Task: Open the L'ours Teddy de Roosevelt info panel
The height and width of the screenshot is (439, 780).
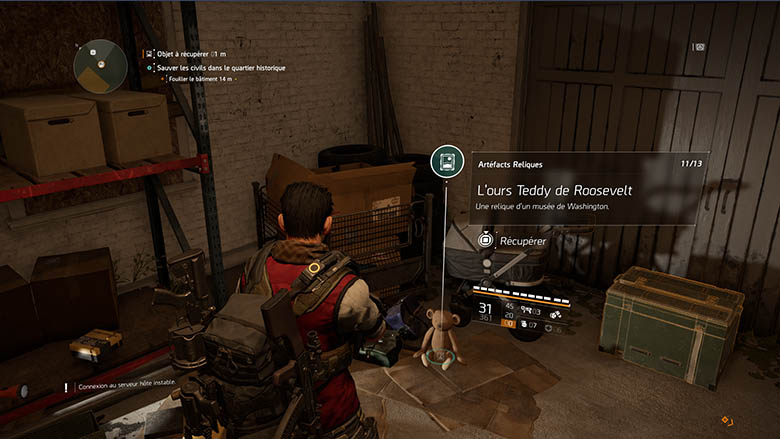Action: click(588, 189)
